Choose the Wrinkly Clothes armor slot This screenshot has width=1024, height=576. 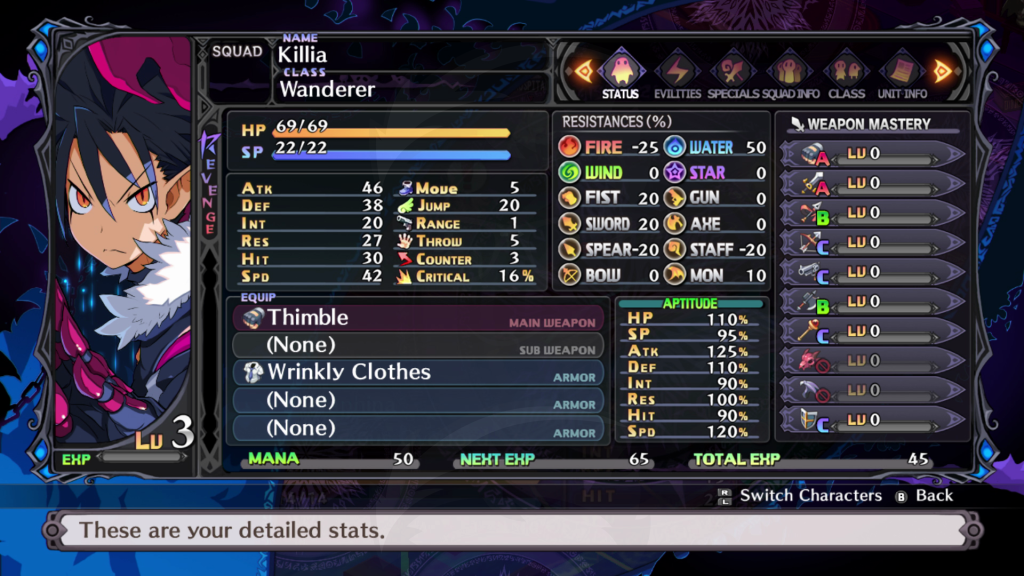point(420,372)
